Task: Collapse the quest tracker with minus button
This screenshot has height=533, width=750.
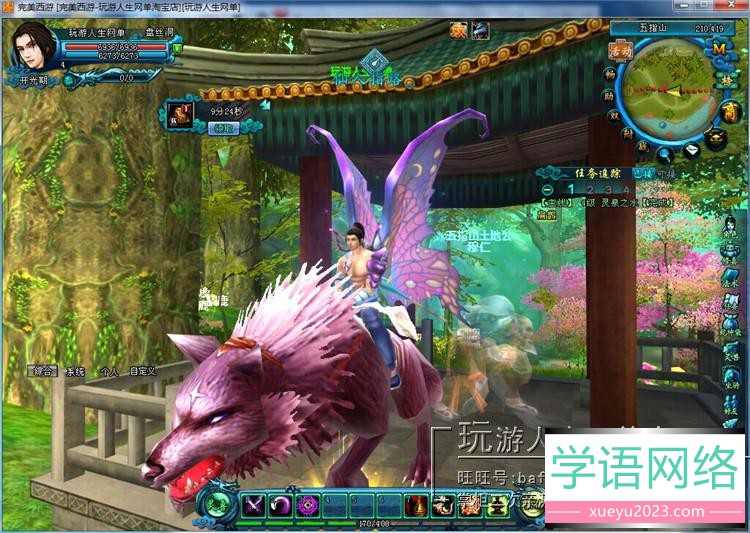Action: pyautogui.click(x=547, y=188)
